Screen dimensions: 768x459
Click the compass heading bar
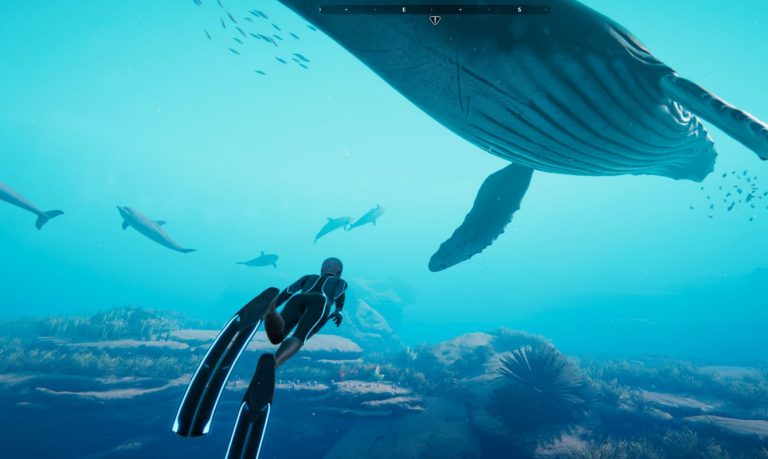[x=432, y=9]
